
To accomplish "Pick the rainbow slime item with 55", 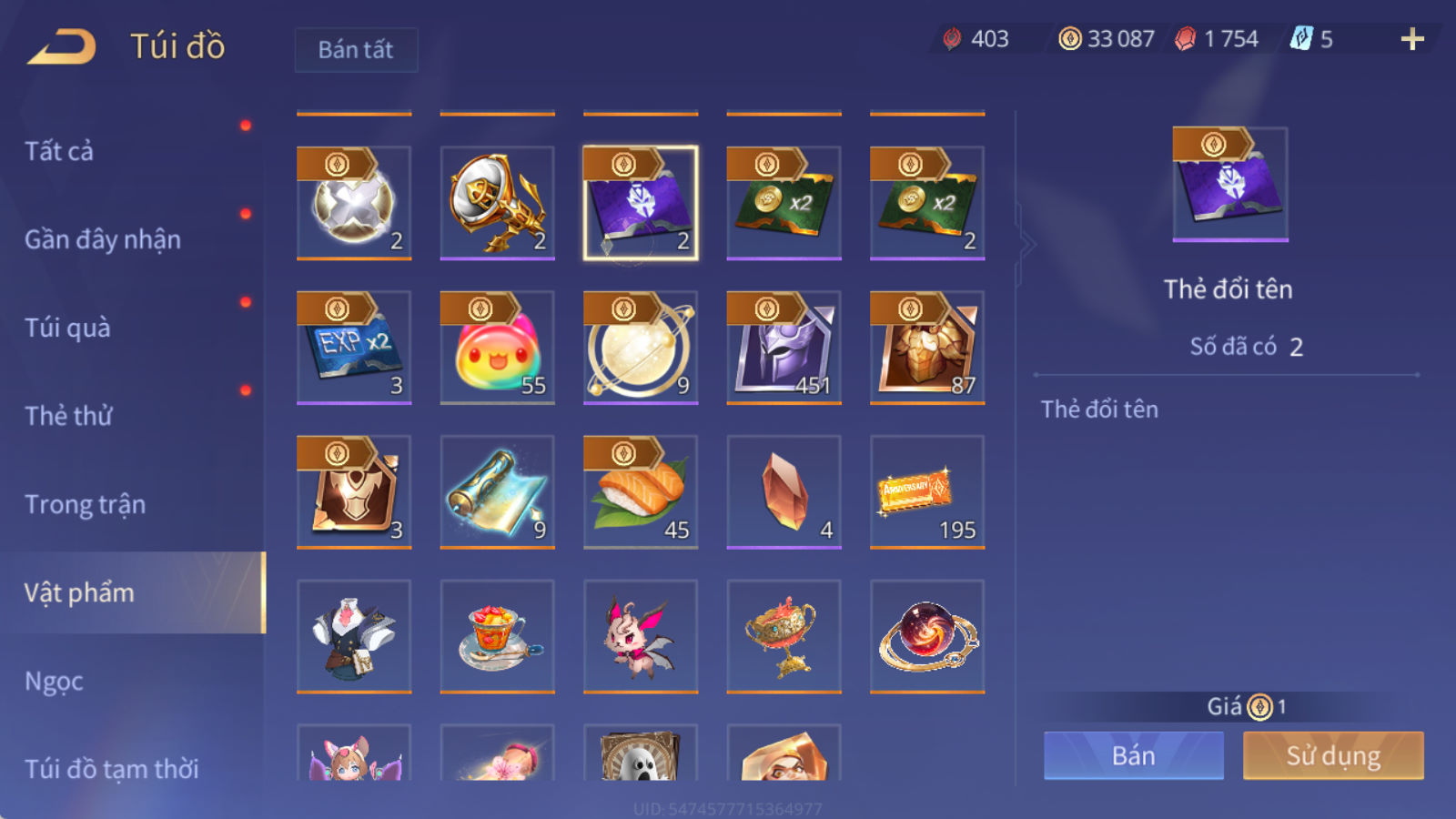I will (x=497, y=348).
